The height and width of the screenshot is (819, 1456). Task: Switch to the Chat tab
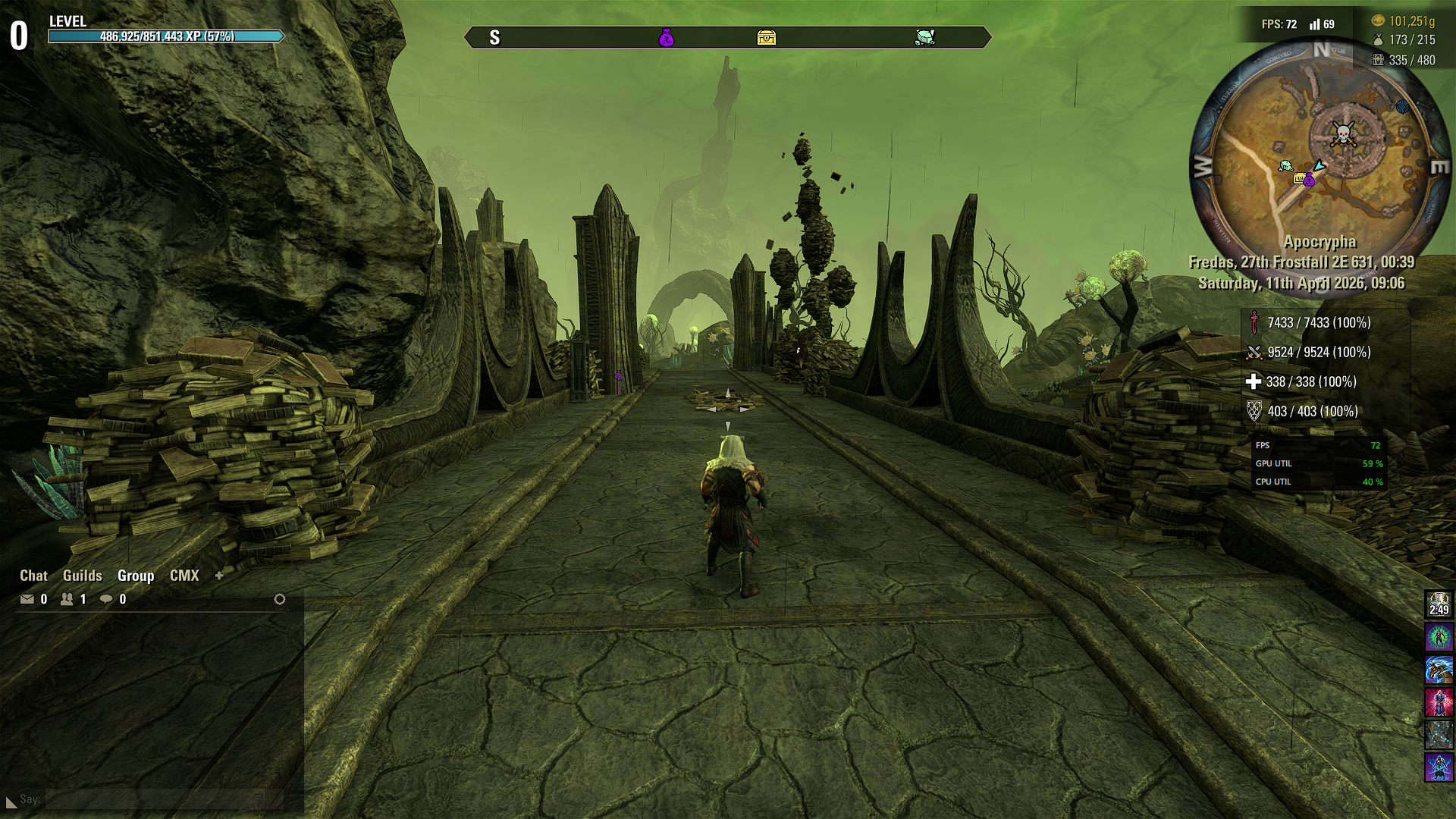pos(33,576)
